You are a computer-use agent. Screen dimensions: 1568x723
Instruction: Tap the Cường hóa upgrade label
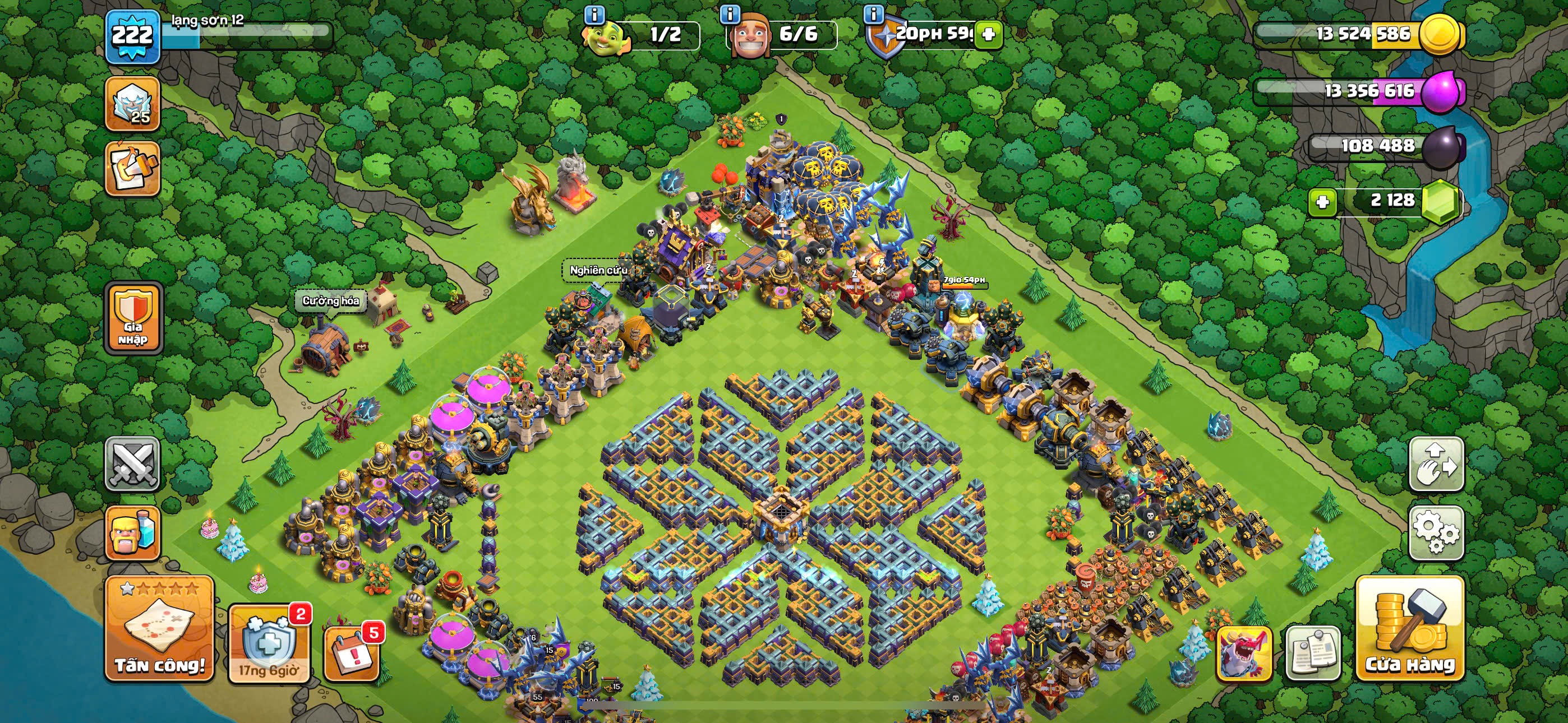[x=330, y=300]
